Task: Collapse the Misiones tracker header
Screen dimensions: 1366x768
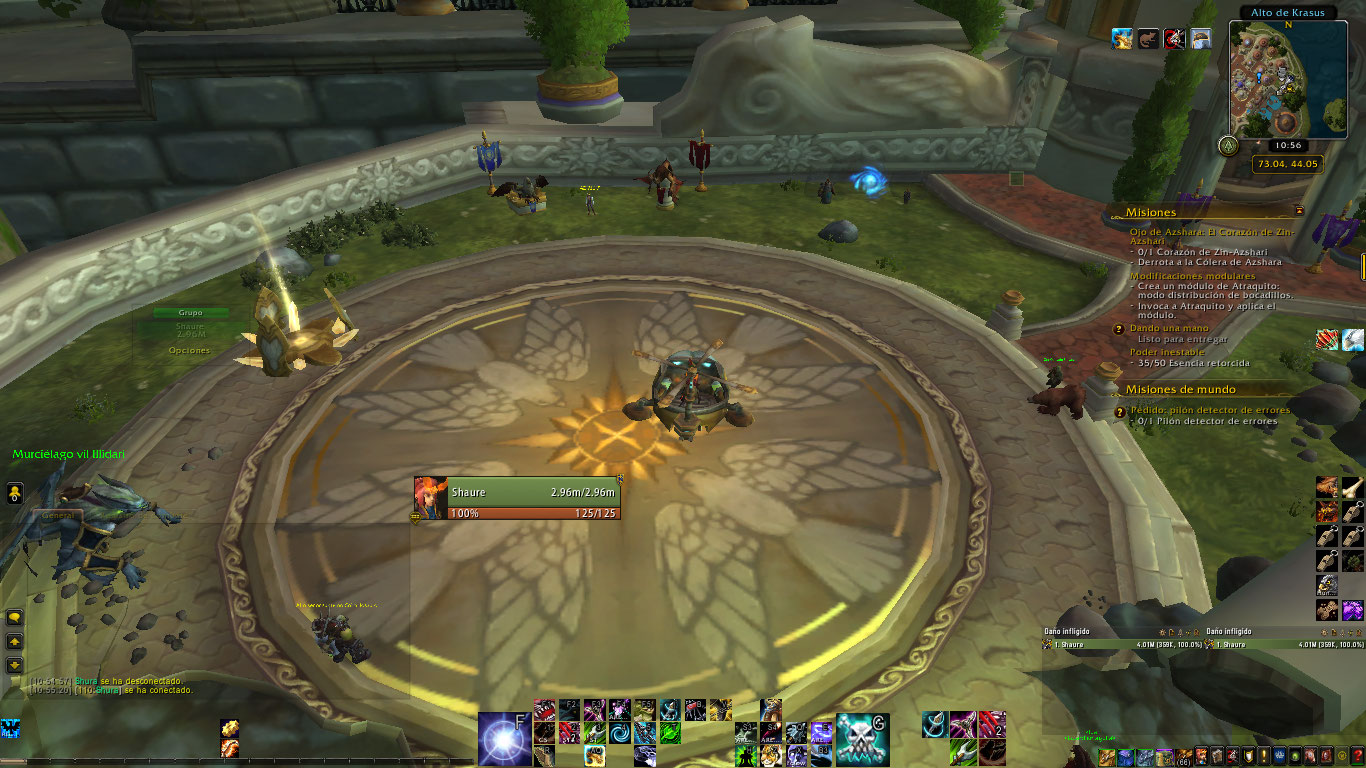Action: pyautogui.click(x=1299, y=211)
